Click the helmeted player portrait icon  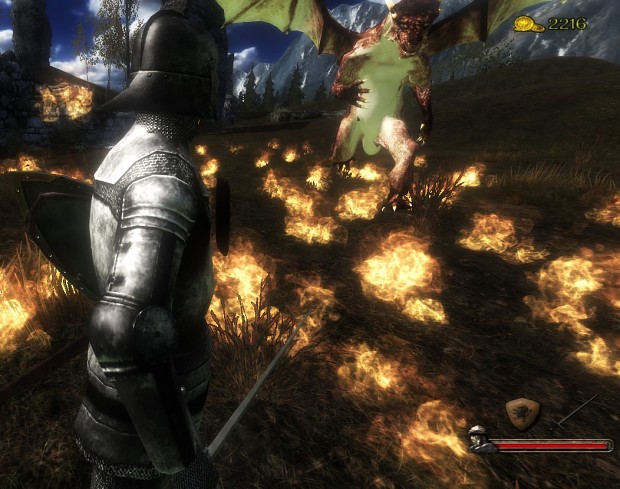[480, 438]
